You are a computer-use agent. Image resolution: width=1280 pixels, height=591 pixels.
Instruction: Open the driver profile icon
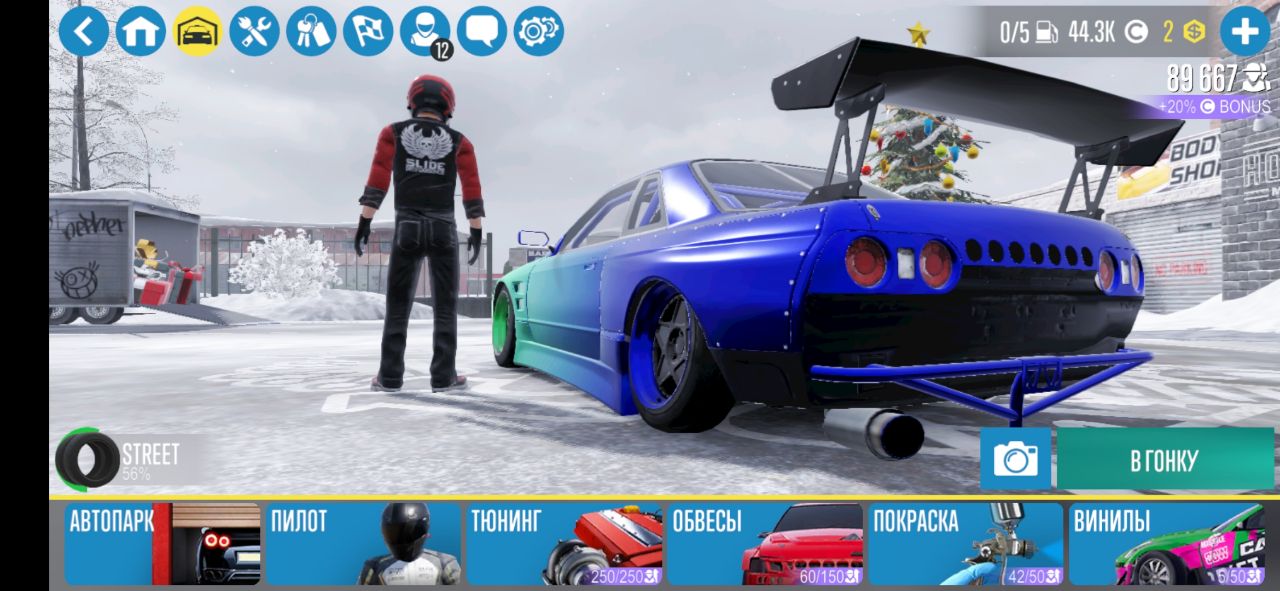425,31
